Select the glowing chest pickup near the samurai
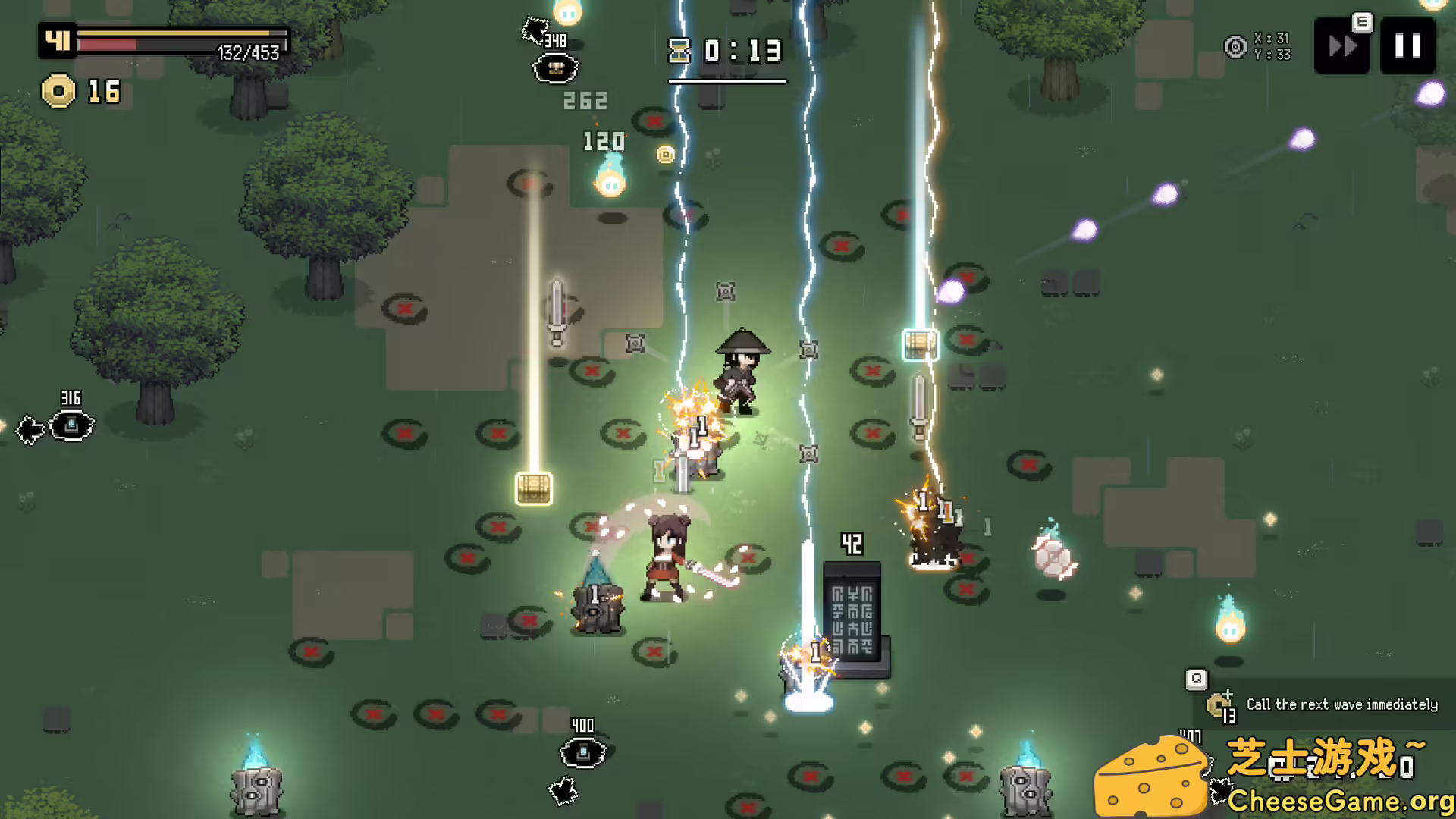The image size is (1456, 819). (920, 345)
